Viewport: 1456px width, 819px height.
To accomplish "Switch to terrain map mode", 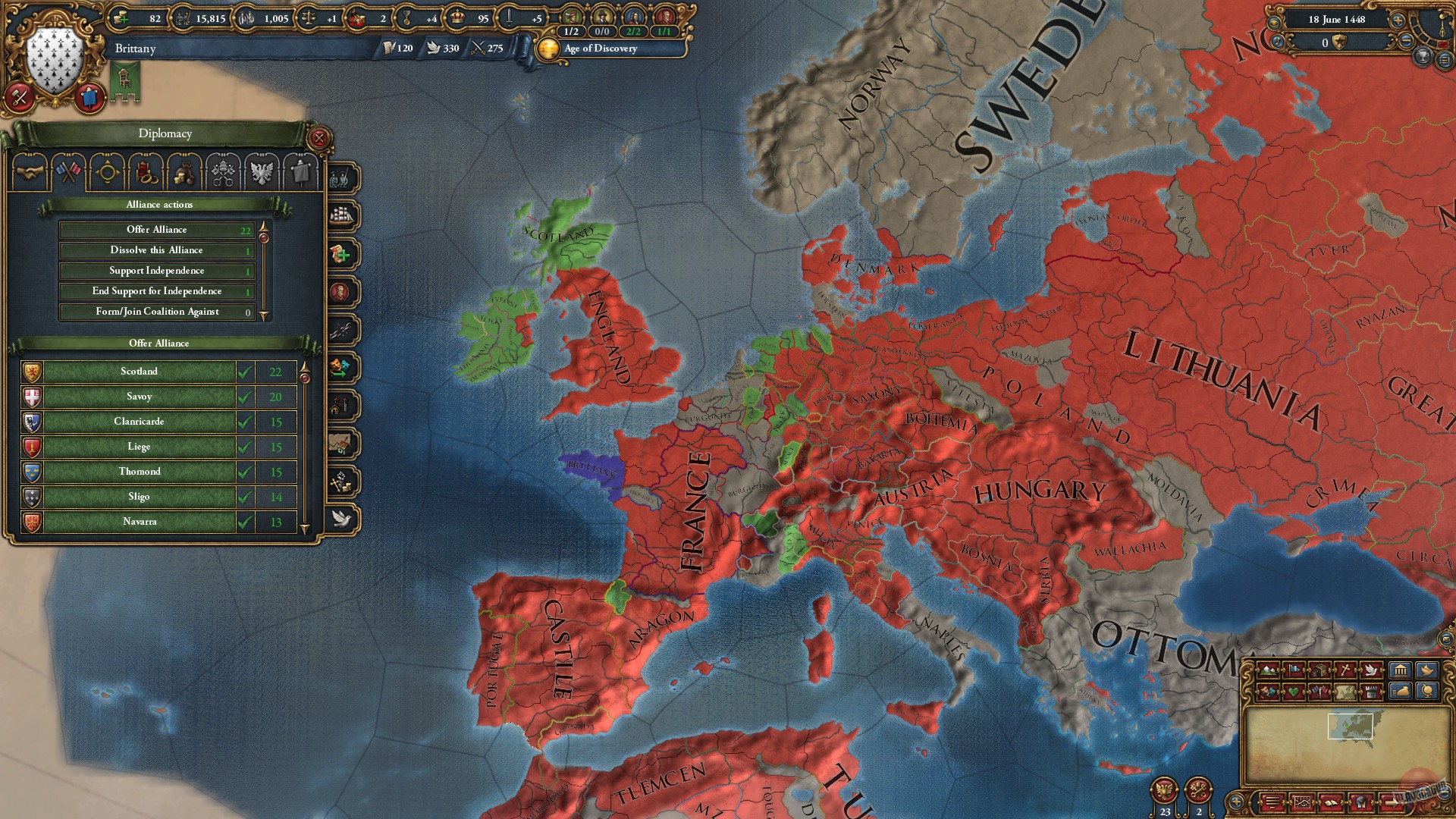I will tap(1269, 670).
